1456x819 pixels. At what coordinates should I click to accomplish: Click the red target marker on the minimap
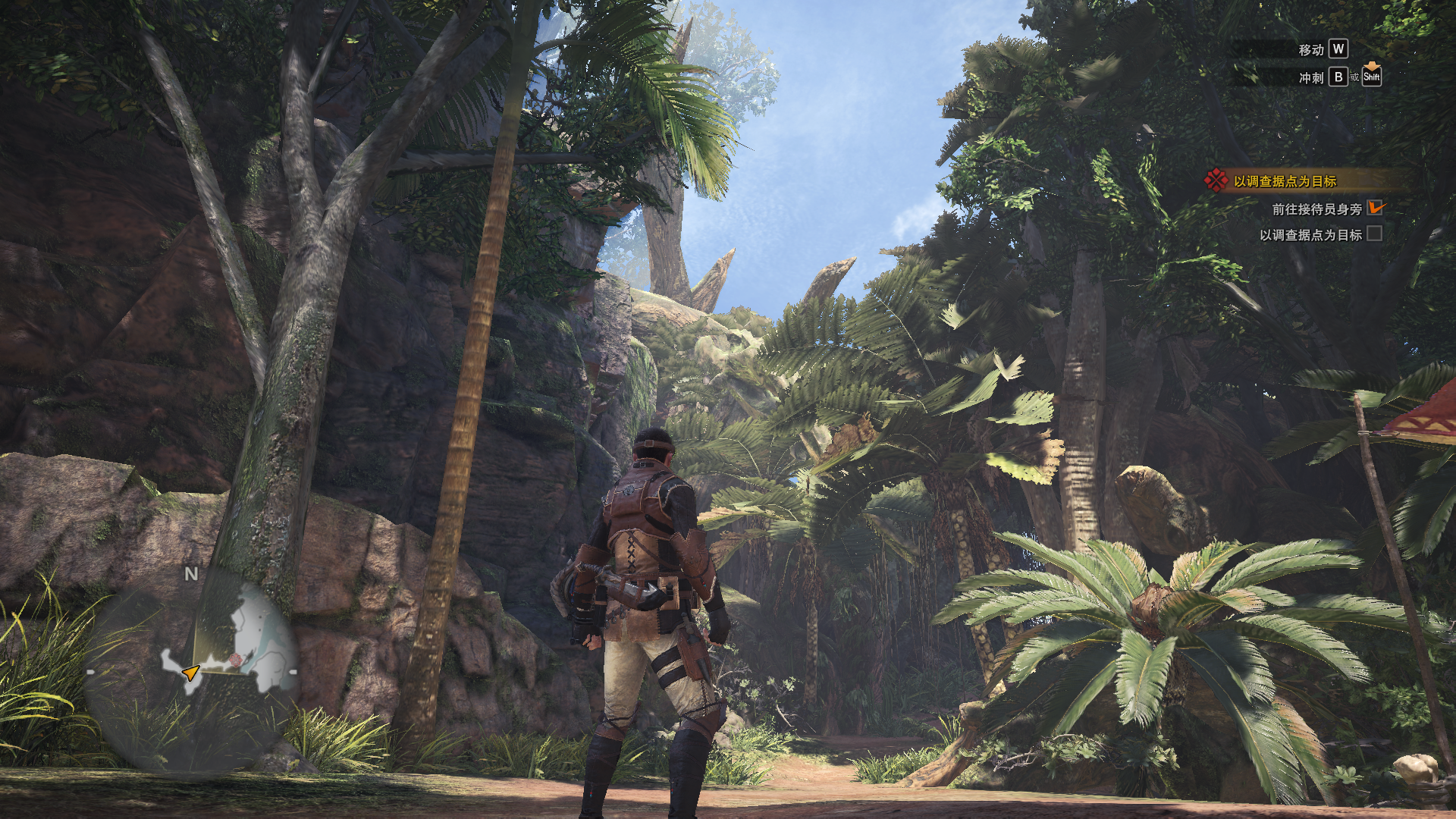point(236,660)
